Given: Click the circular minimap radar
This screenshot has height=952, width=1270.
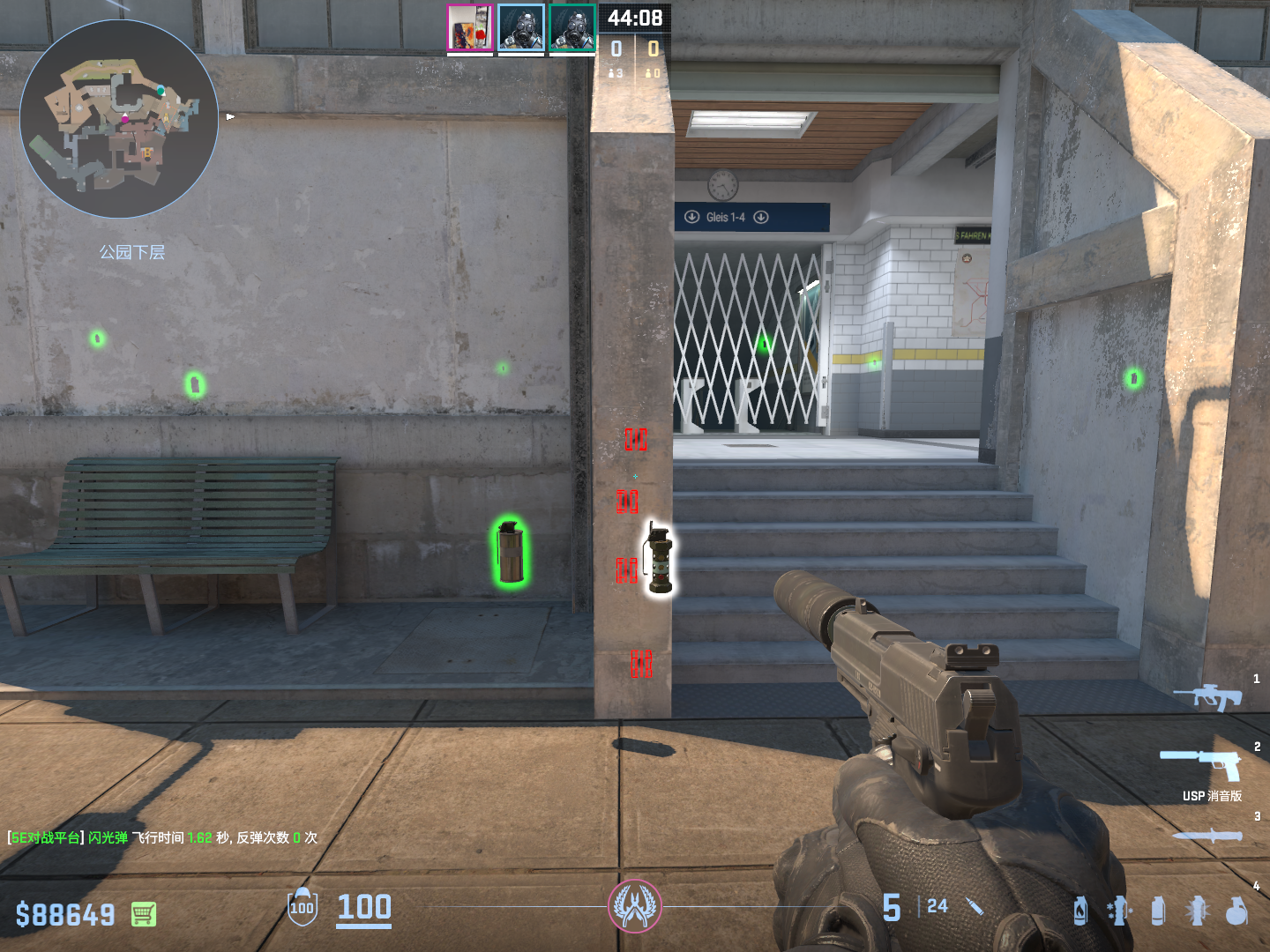Looking at the screenshot, I should (119, 119).
